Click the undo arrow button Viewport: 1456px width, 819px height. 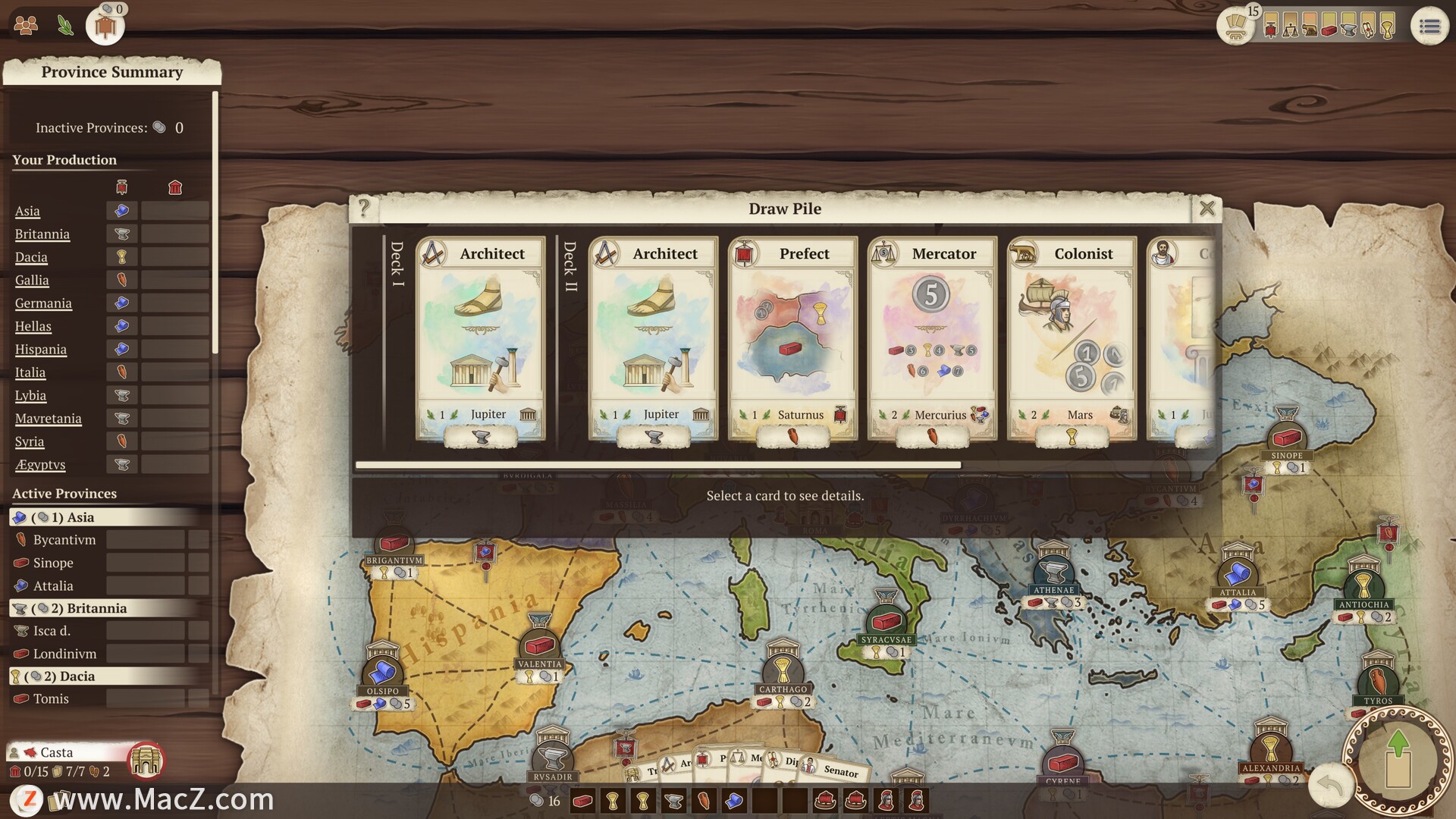(x=1331, y=785)
